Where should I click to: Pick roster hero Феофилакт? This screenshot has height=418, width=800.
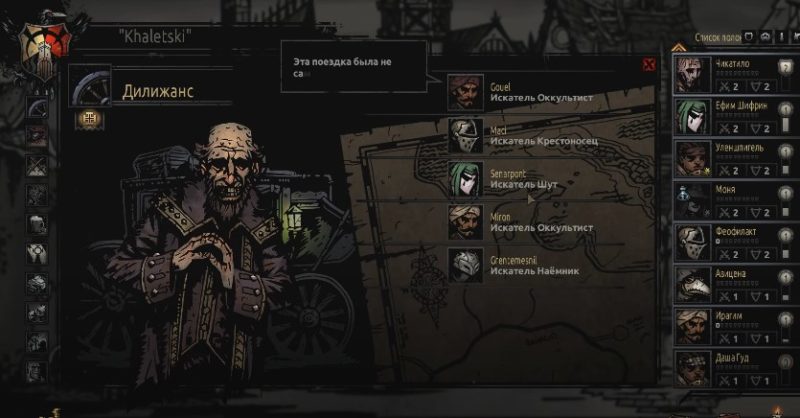click(x=730, y=242)
